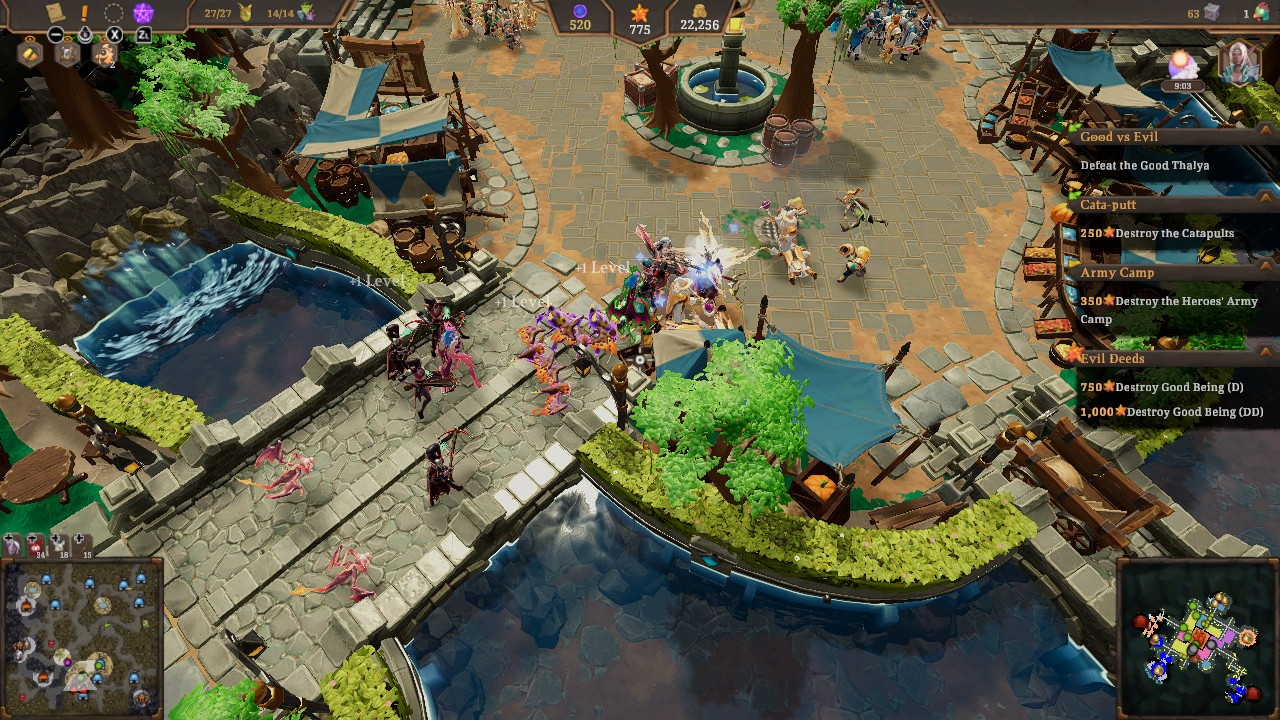Click the exclamation mark alert icon
This screenshot has width=1280, height=720.
pos(84,12)
